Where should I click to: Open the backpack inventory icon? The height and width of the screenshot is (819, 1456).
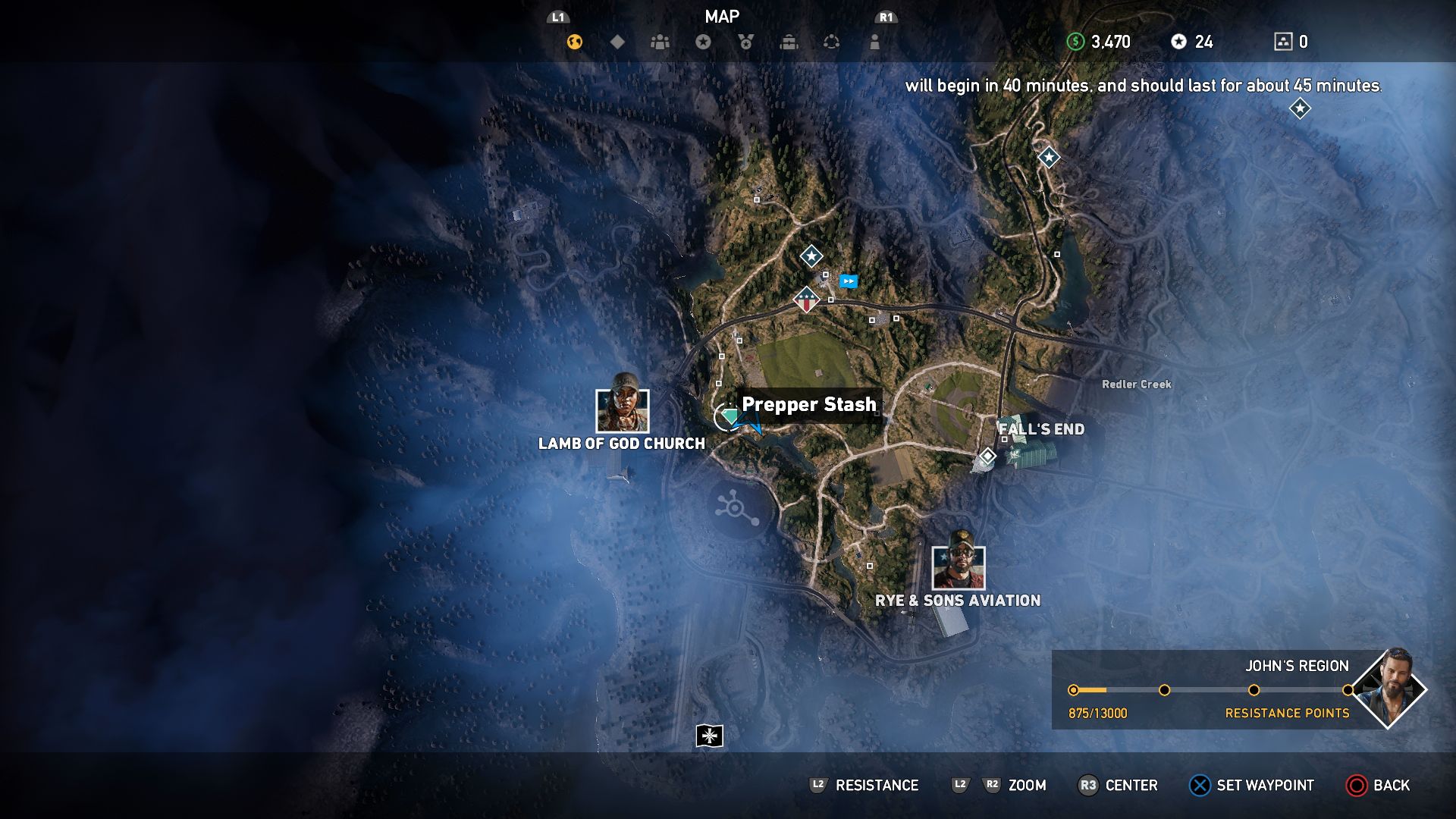click(x=789, y=42)
